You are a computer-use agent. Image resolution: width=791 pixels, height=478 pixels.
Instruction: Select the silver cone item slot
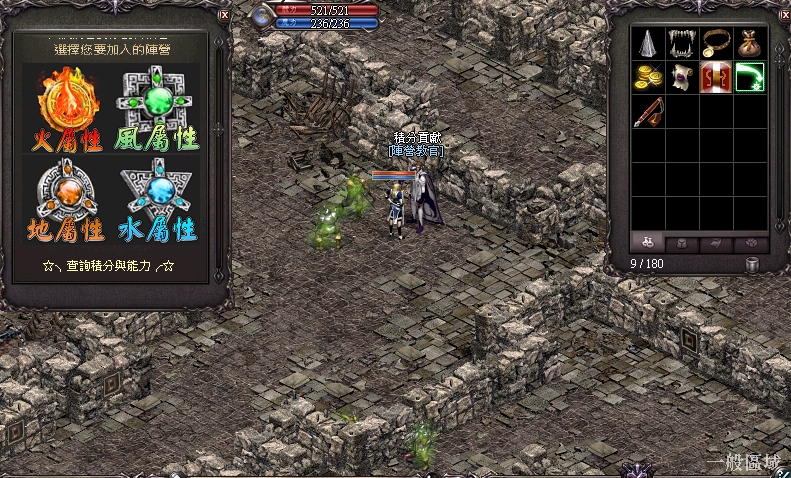click(x=648, y=43)
